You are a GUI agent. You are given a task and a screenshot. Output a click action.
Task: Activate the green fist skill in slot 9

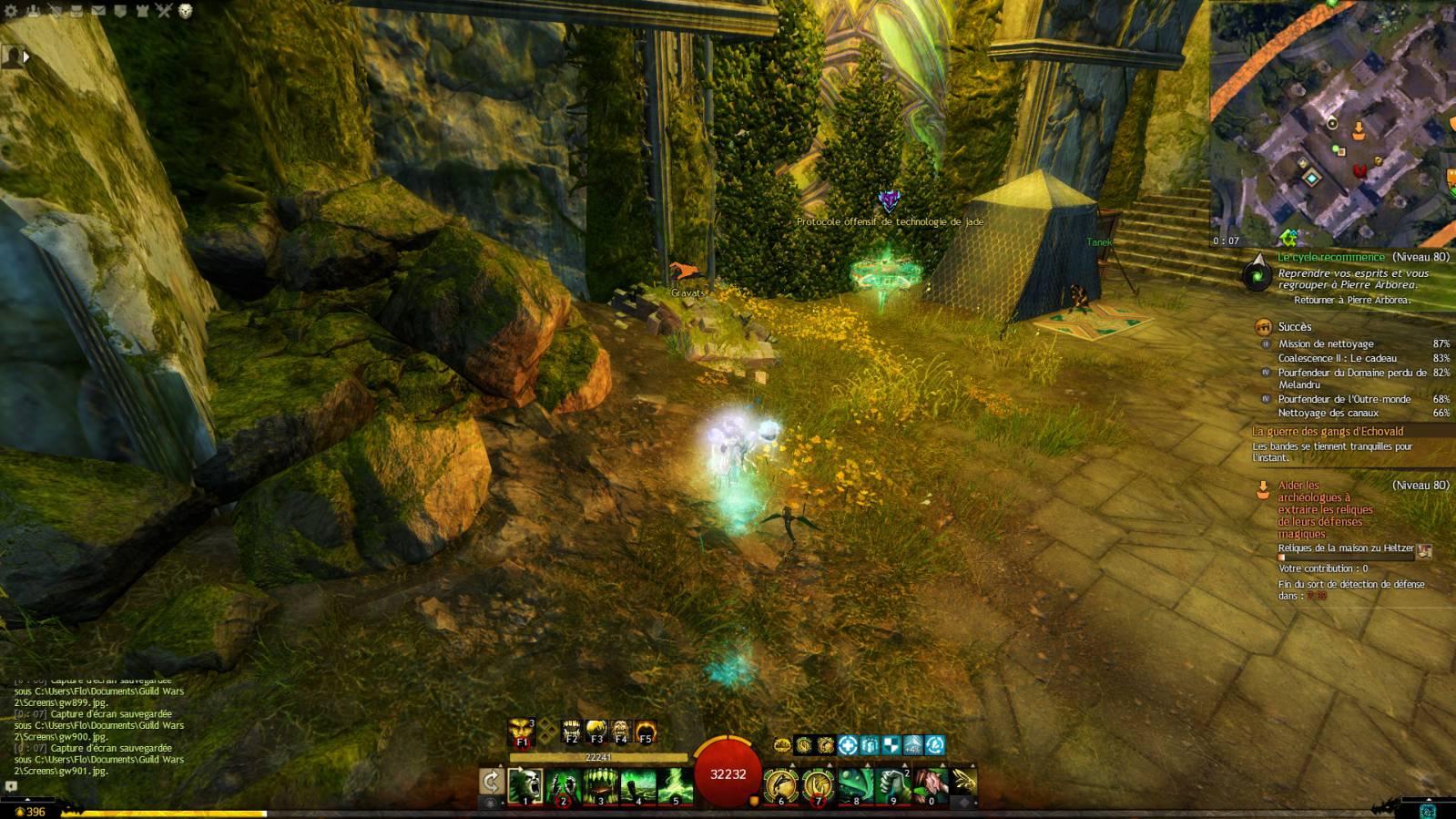893,785
